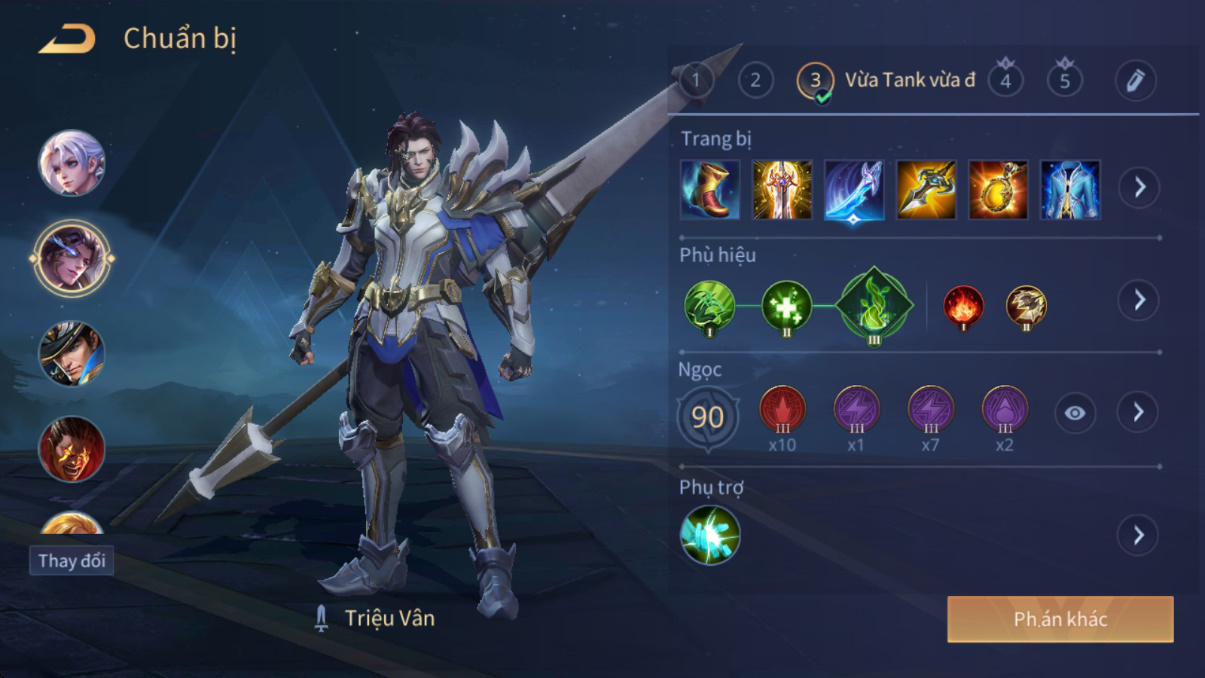Select the golden amulet equipment item
This screenshot has height=678, width=1205.
[998, 189]
